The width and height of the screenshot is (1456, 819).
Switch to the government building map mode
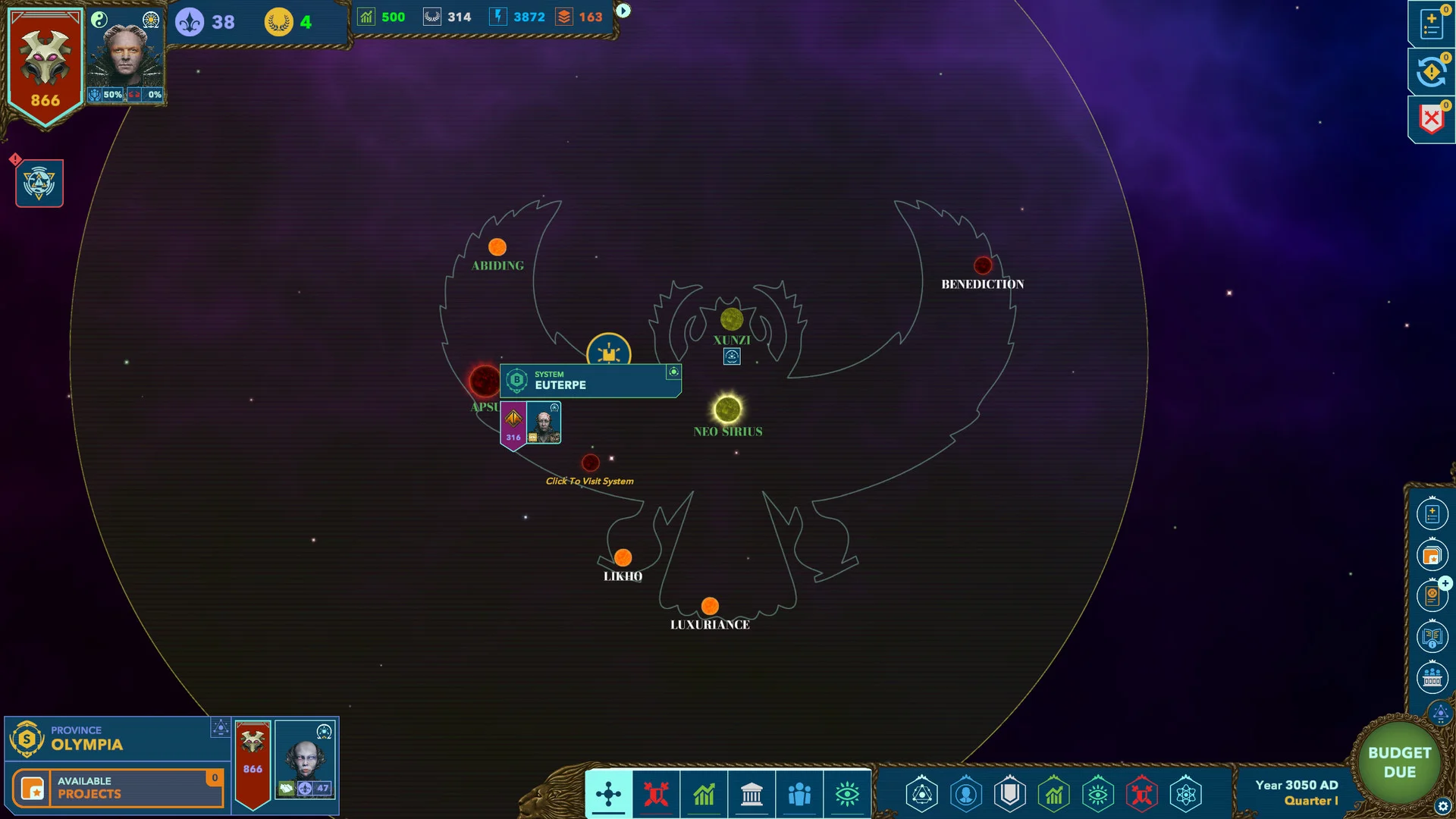pos(752,794)
